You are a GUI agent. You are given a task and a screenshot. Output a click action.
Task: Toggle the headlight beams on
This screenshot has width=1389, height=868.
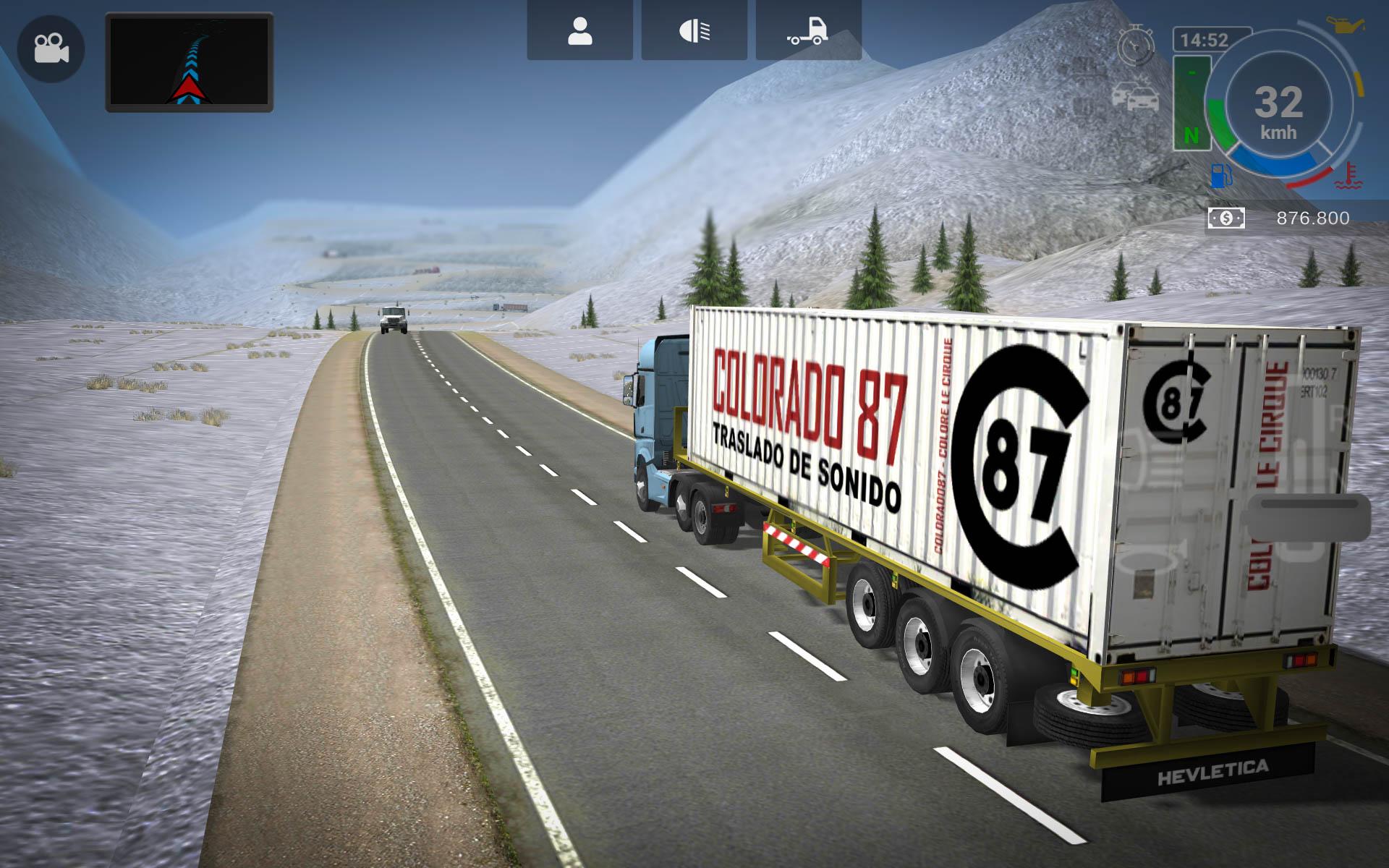coord(692,29)
